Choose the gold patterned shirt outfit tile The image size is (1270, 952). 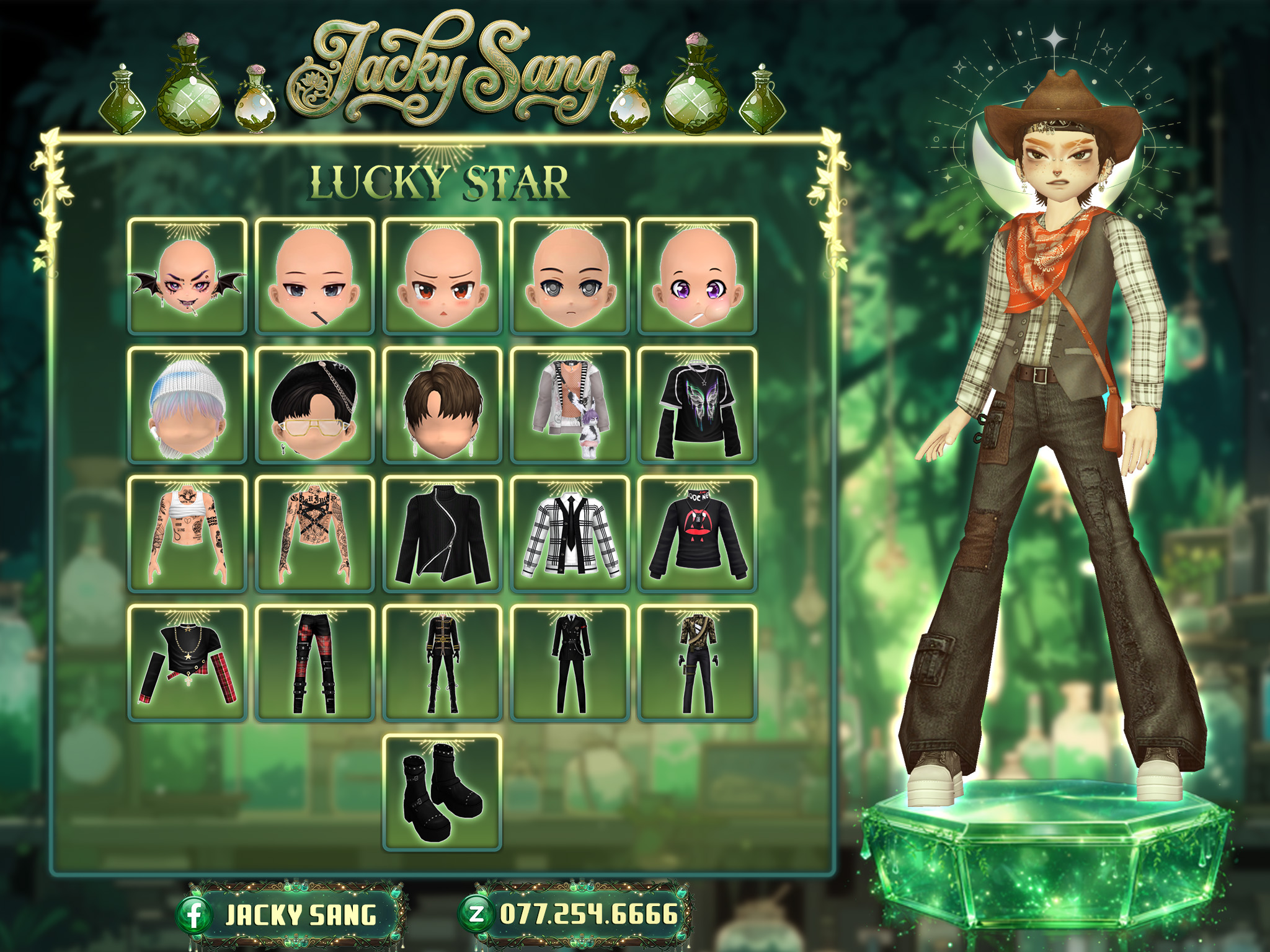point(697,663)
